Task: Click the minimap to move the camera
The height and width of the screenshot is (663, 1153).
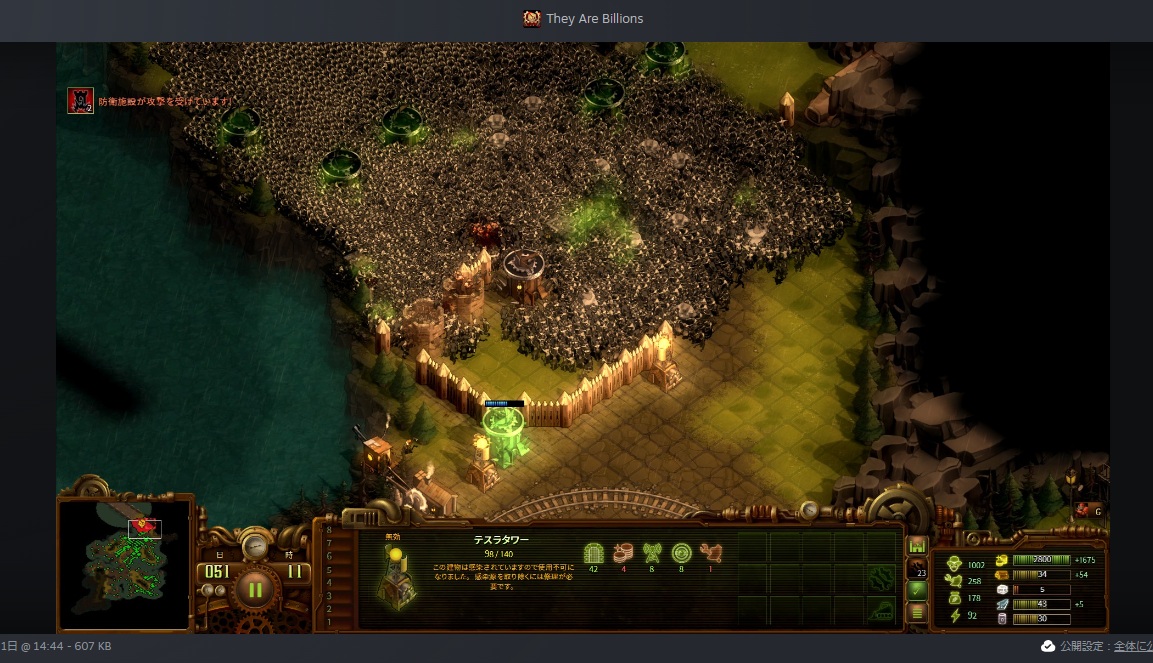Action: click(x=124, y=564)
